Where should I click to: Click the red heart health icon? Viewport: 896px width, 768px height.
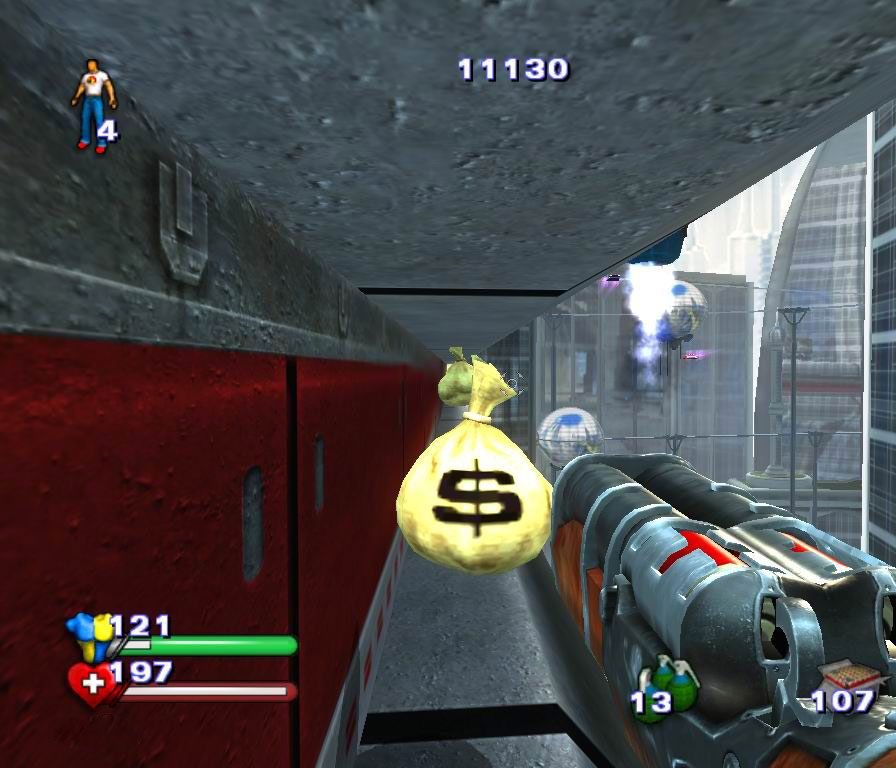[x=92, y=685]
